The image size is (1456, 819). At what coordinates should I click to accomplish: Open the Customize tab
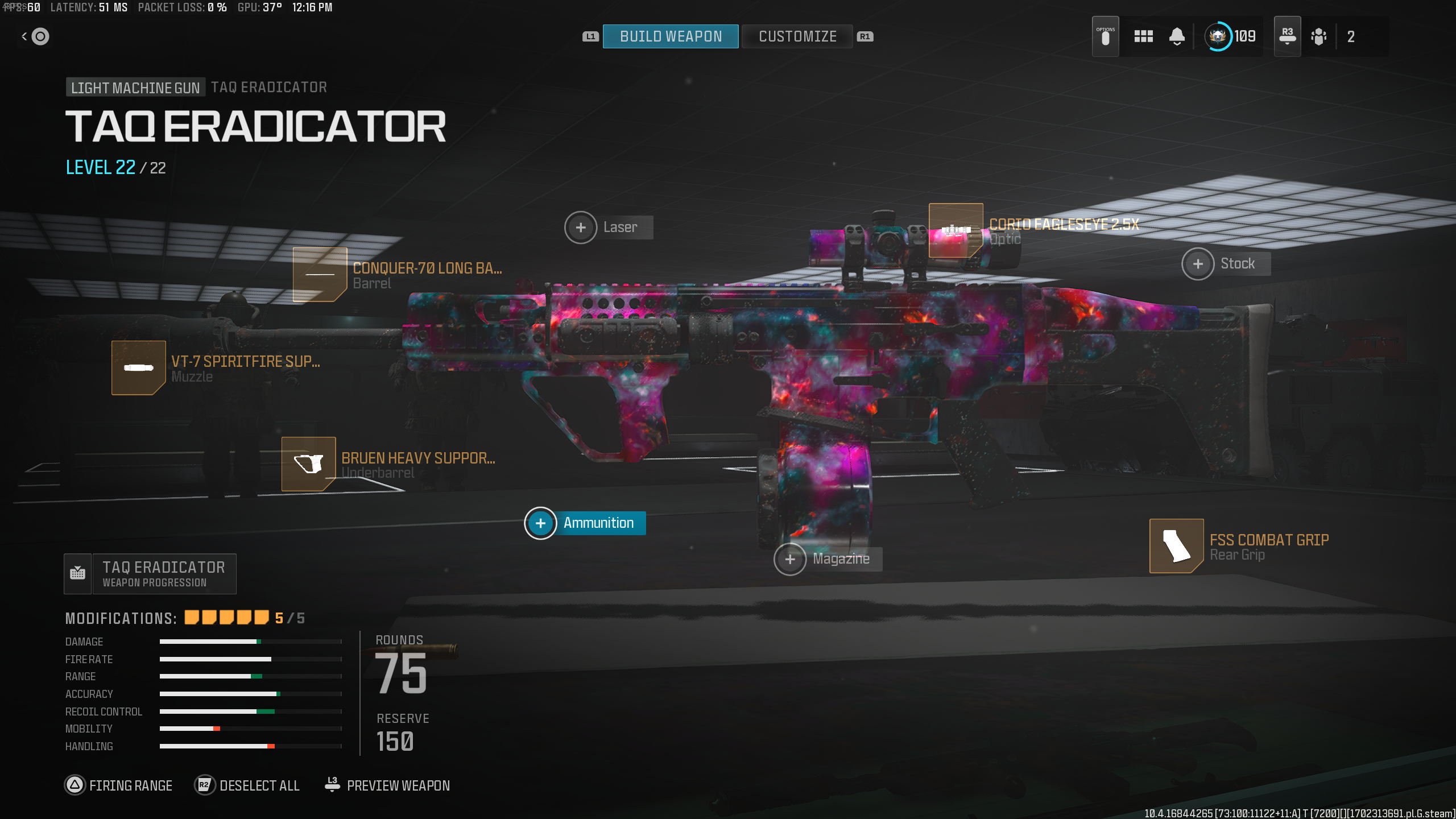797,36
